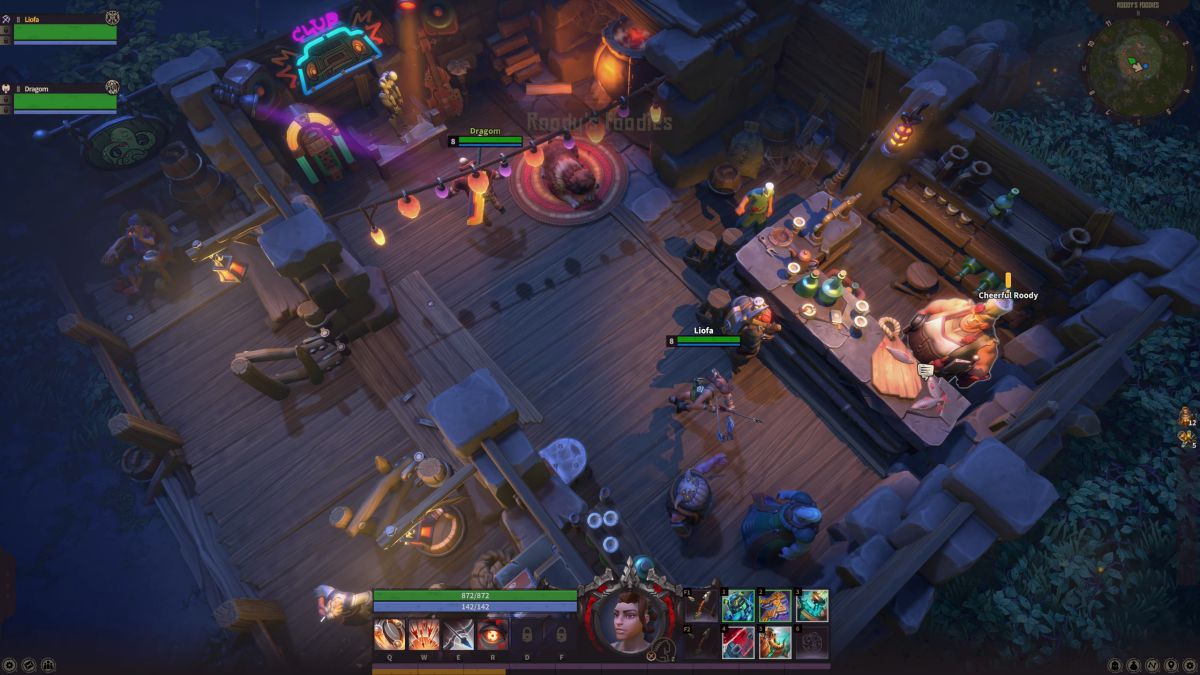Screen dimensions: 1200x675
Task: Use the item in slot 1
Action: click(738, 606)
